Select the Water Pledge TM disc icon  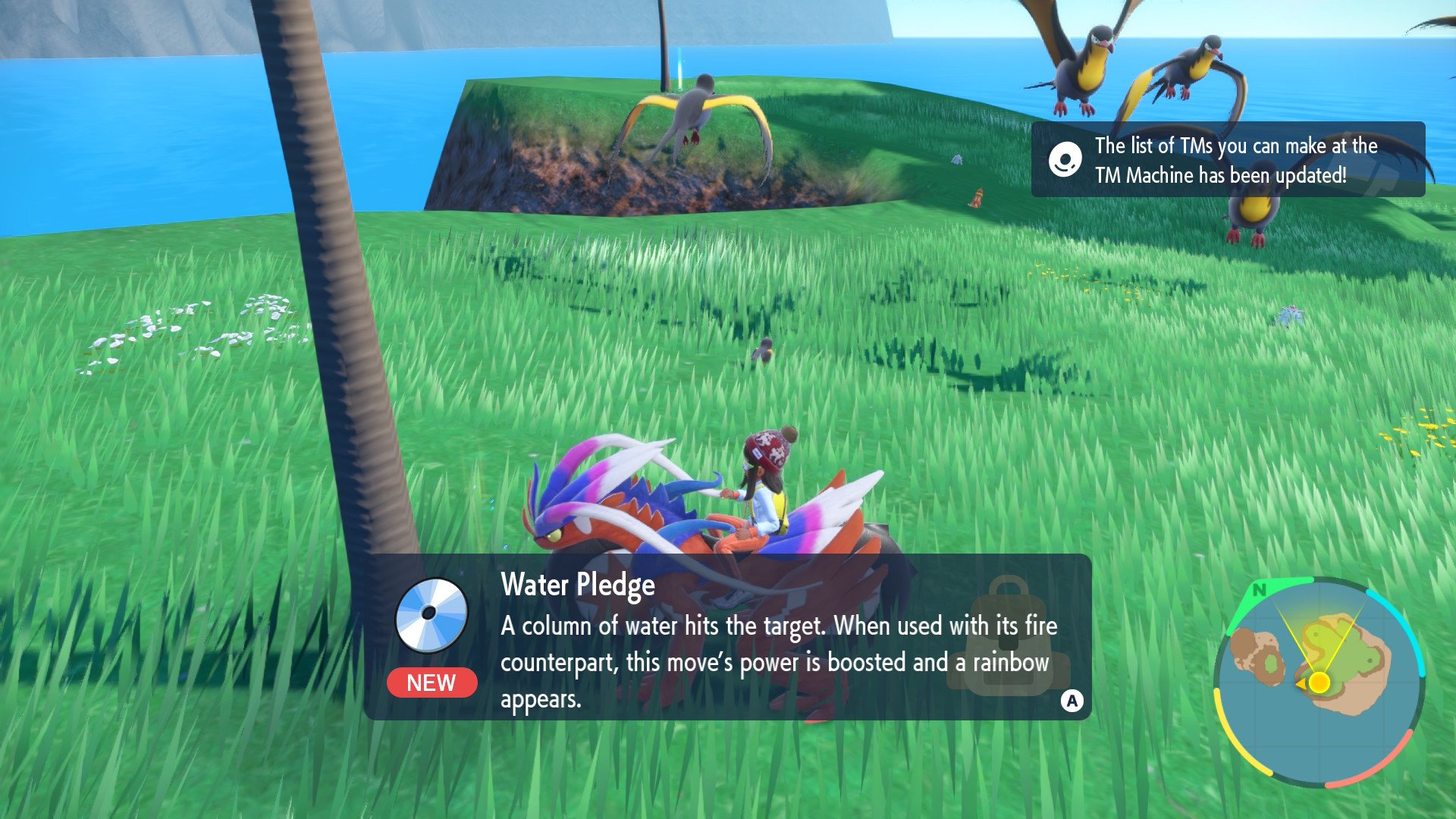[431, 615]
